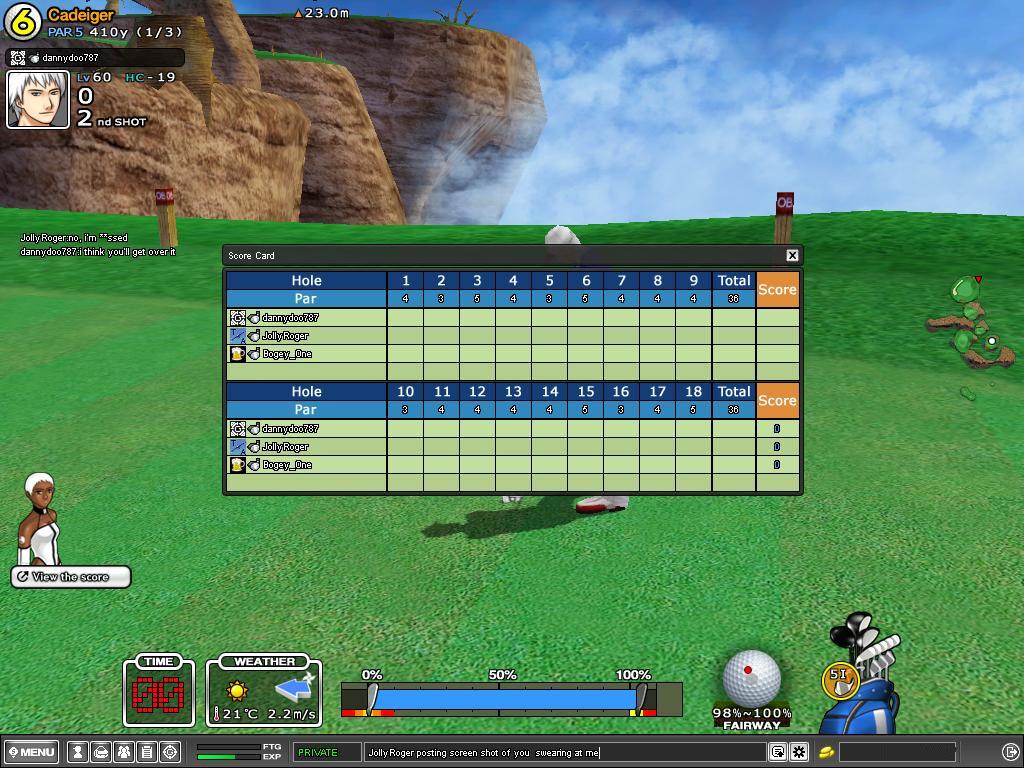The width and height of the screenshot is (1024, 768).
Task: Close the Score Card window
Action: (x=792, y=255)
